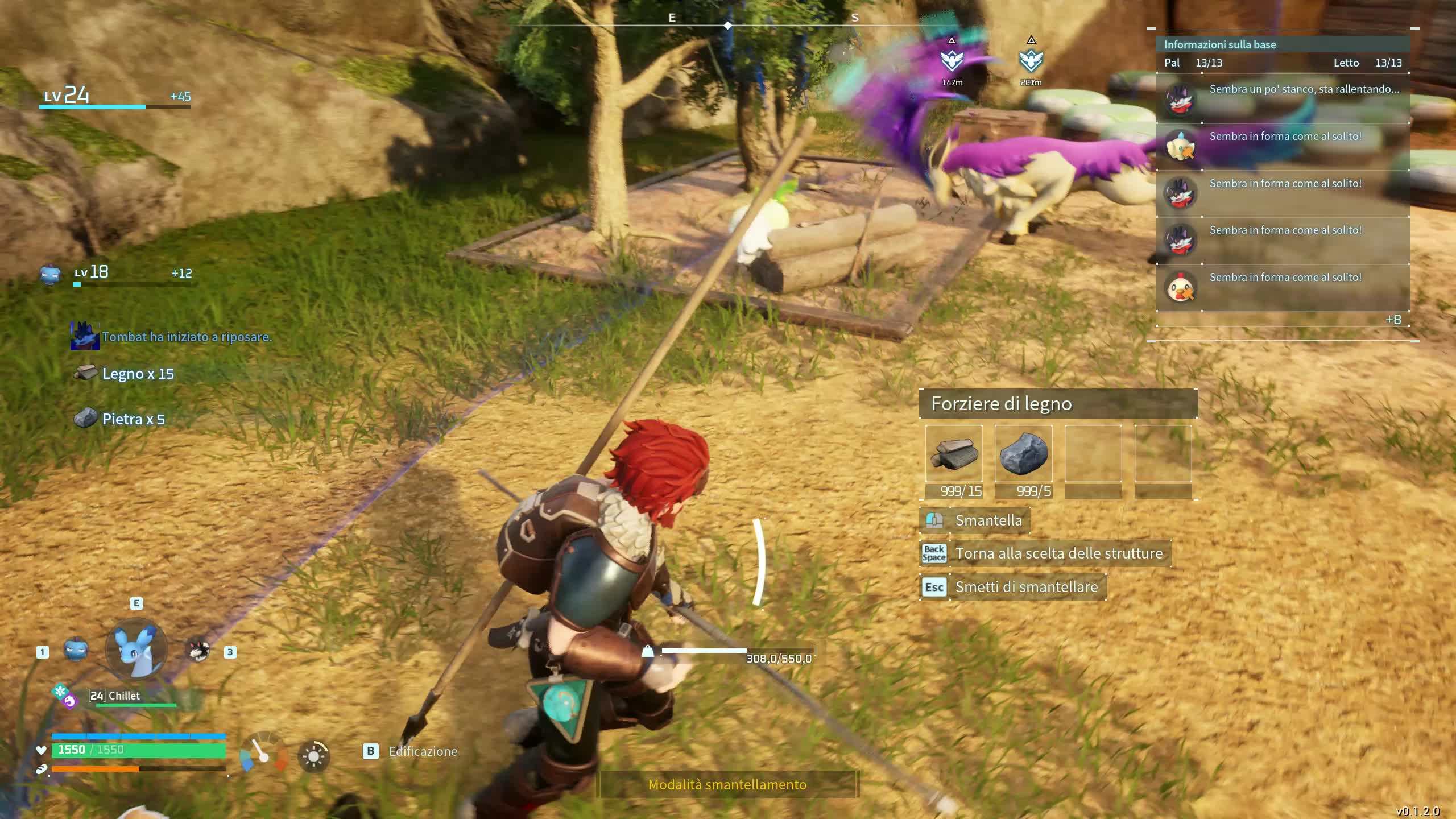Choose Smetti di smantellare

coord(1026,587)
